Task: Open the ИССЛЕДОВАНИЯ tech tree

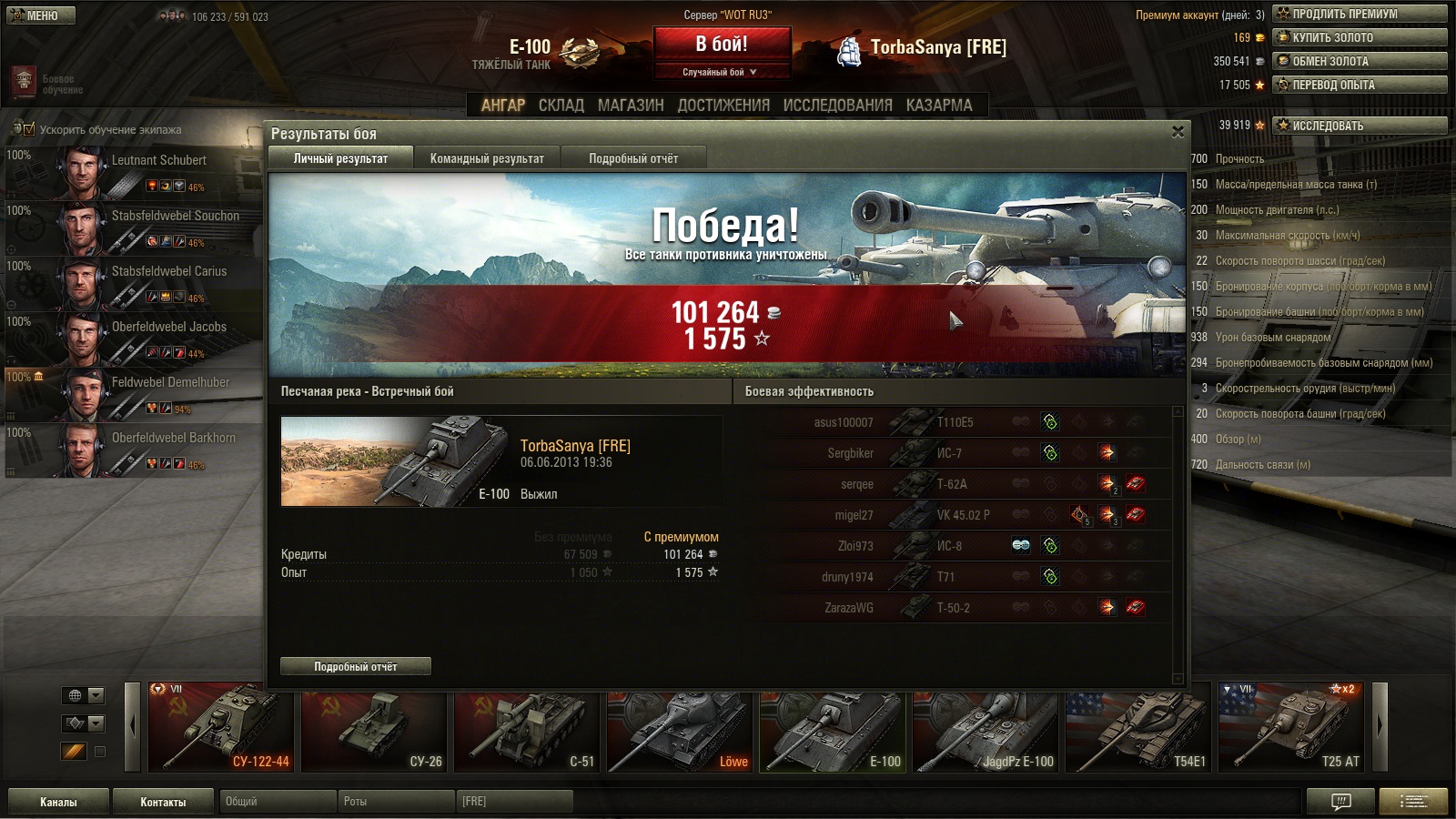Action: click(x=837, y=106)
